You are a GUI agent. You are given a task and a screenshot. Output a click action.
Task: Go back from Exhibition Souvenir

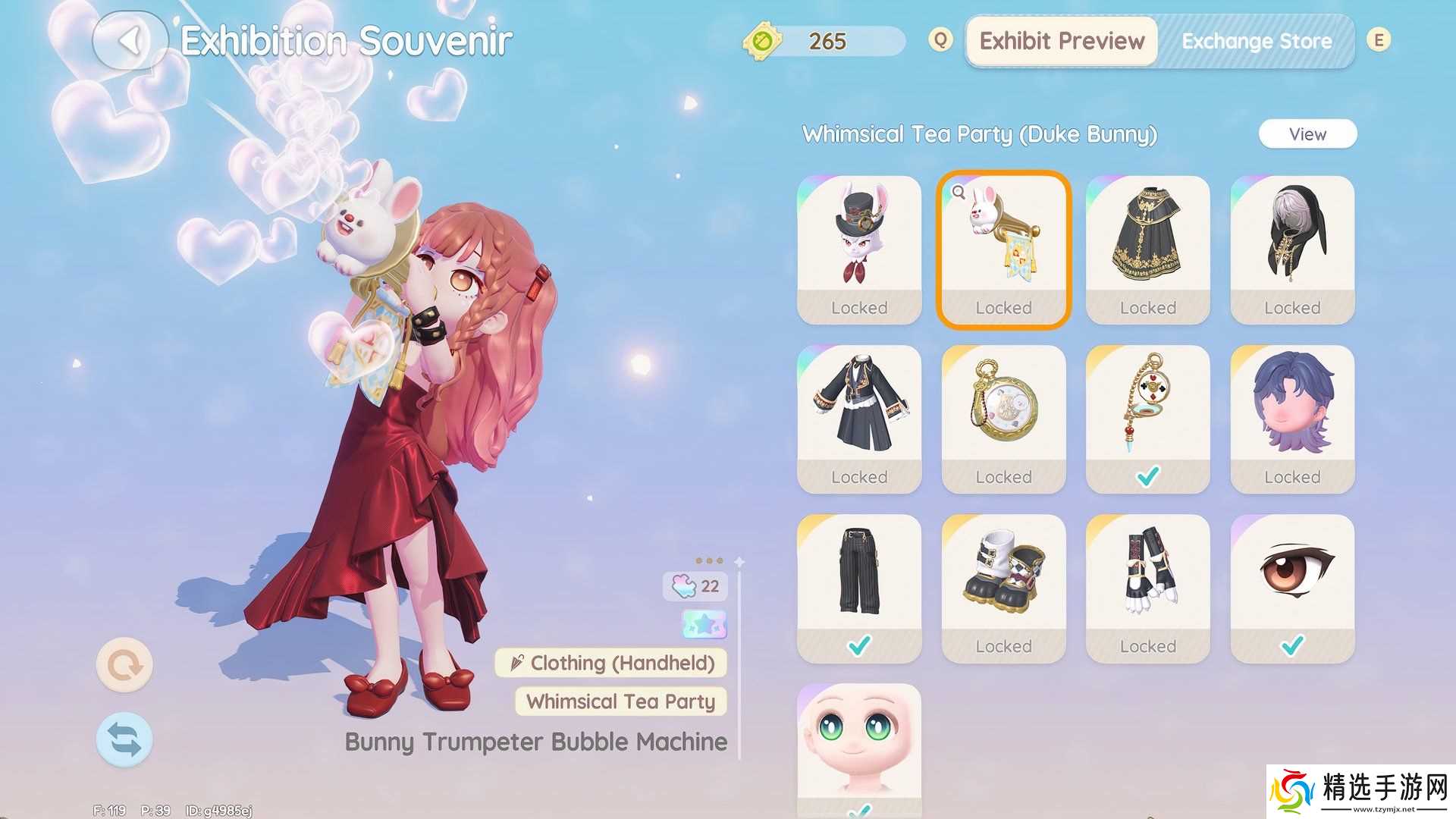(130, 41)
